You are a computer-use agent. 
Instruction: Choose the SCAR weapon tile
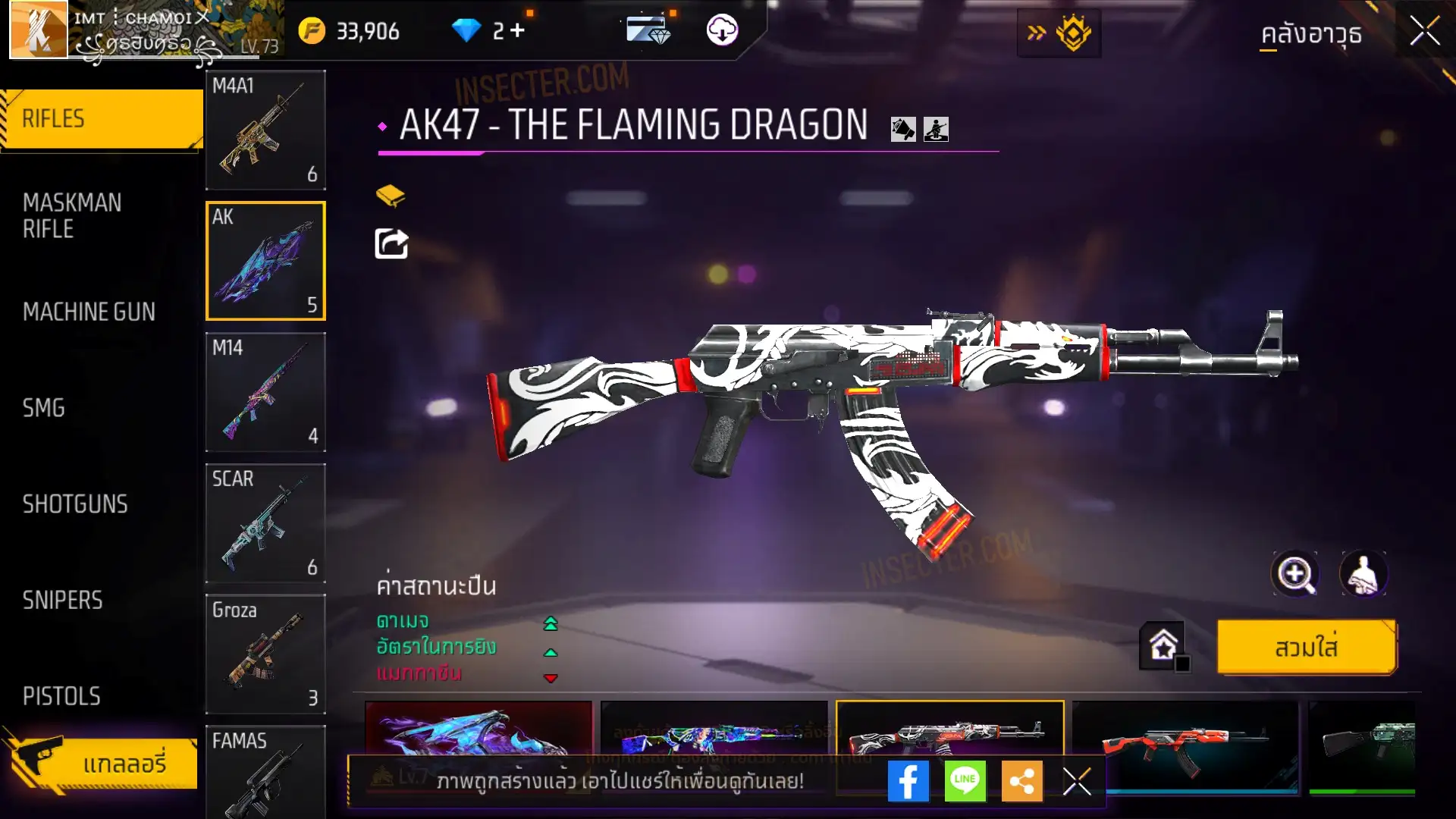click(x=265, y=523)
